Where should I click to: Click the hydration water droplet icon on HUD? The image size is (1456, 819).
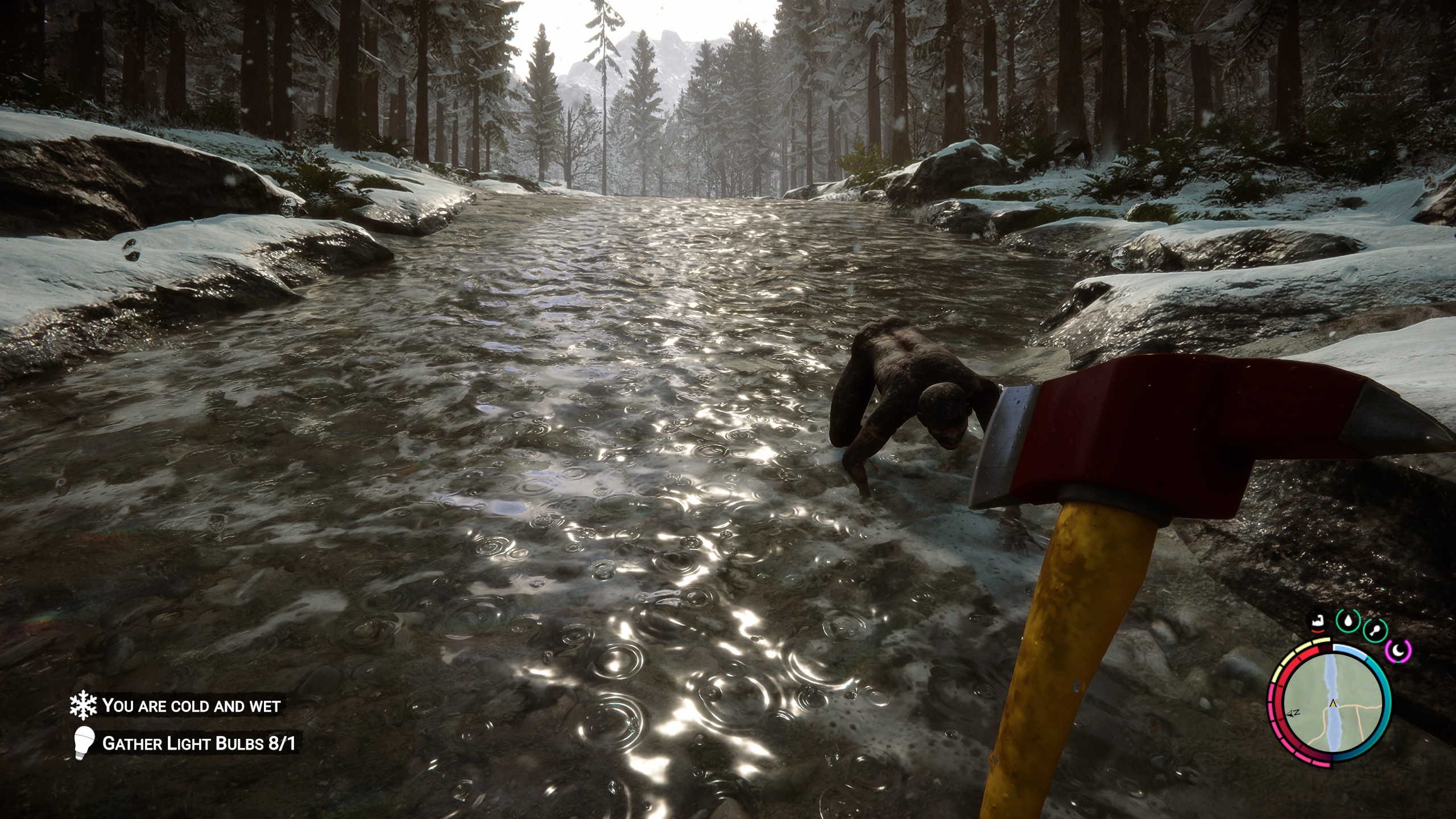[x=1349, y=621]
